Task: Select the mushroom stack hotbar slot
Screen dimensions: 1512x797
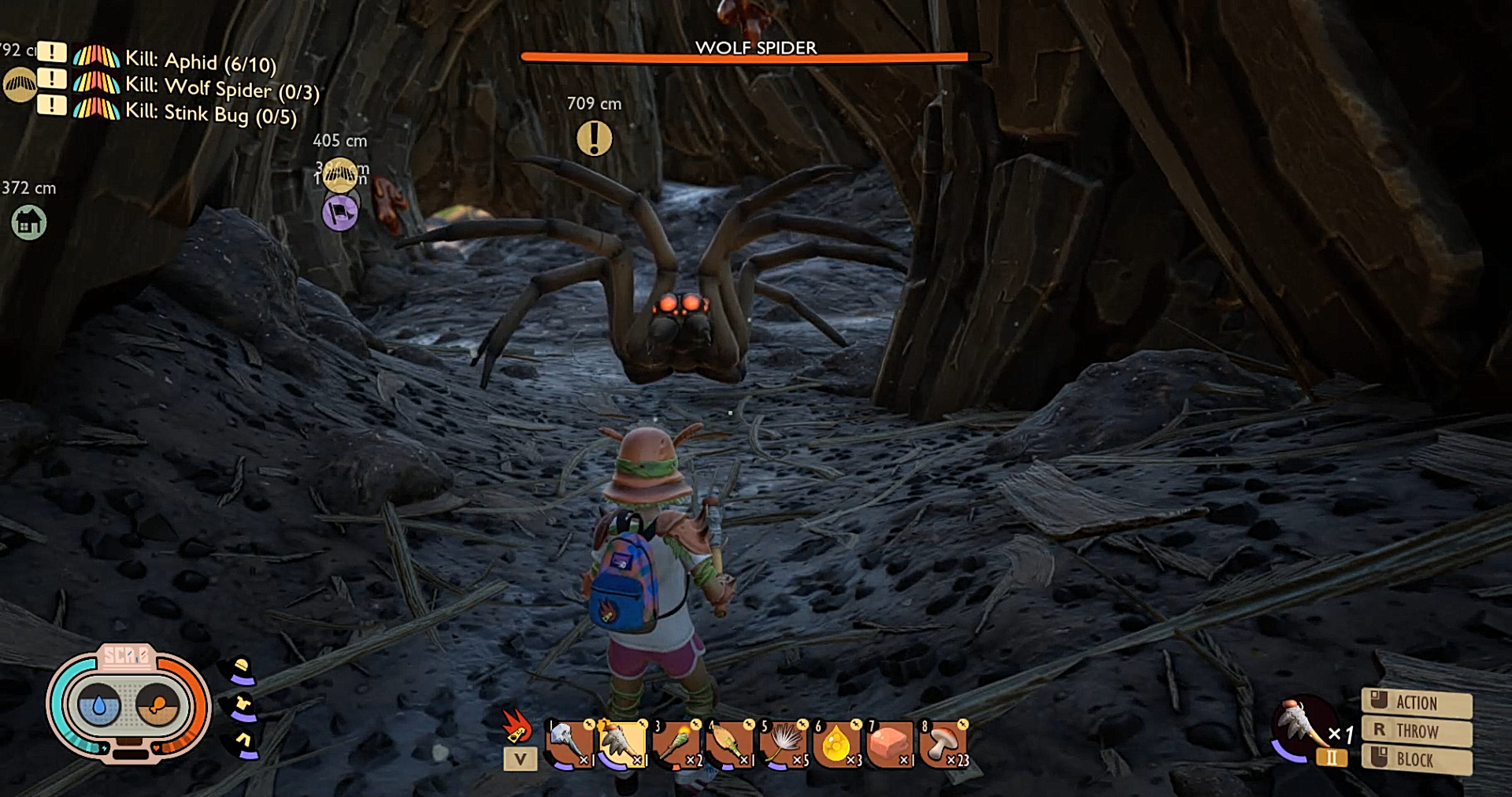Action: (943, 744)
